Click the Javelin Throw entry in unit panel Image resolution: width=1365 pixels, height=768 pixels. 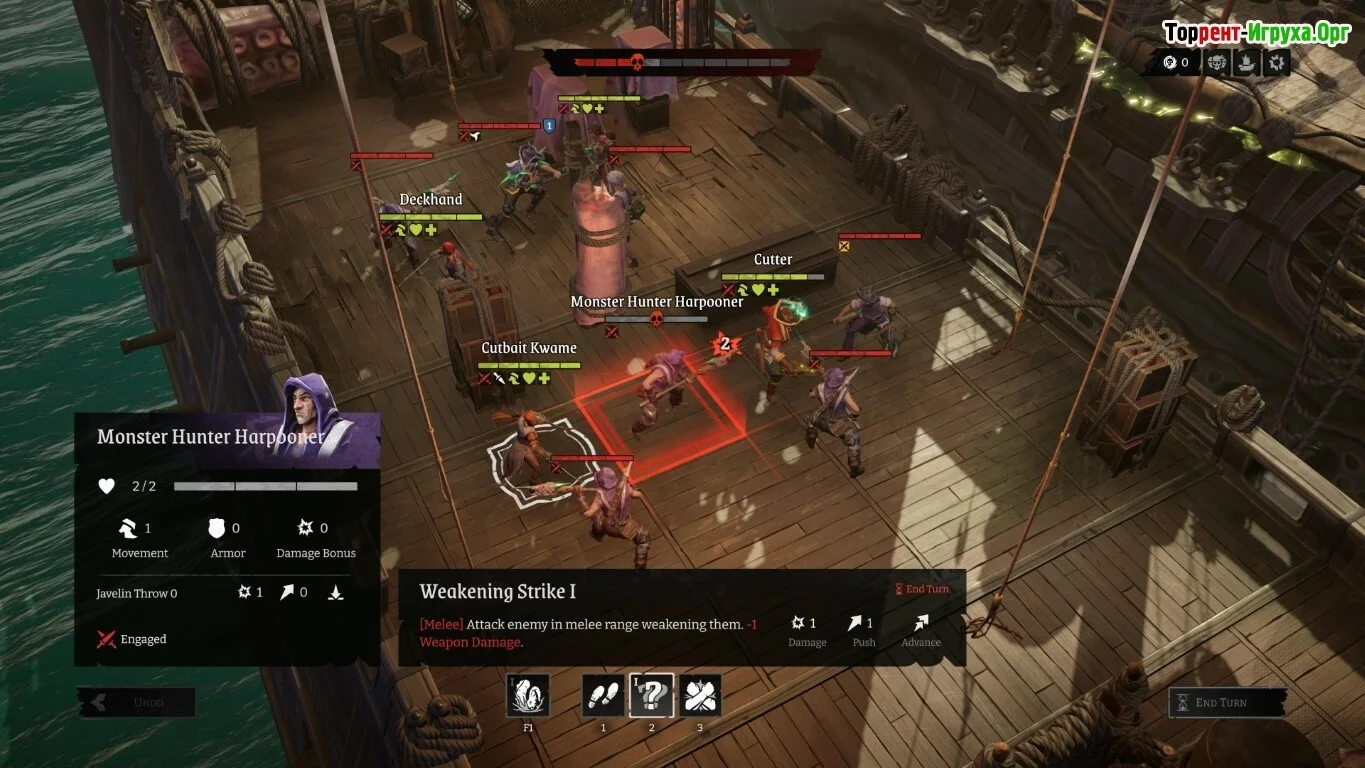[x=137, y=593]
